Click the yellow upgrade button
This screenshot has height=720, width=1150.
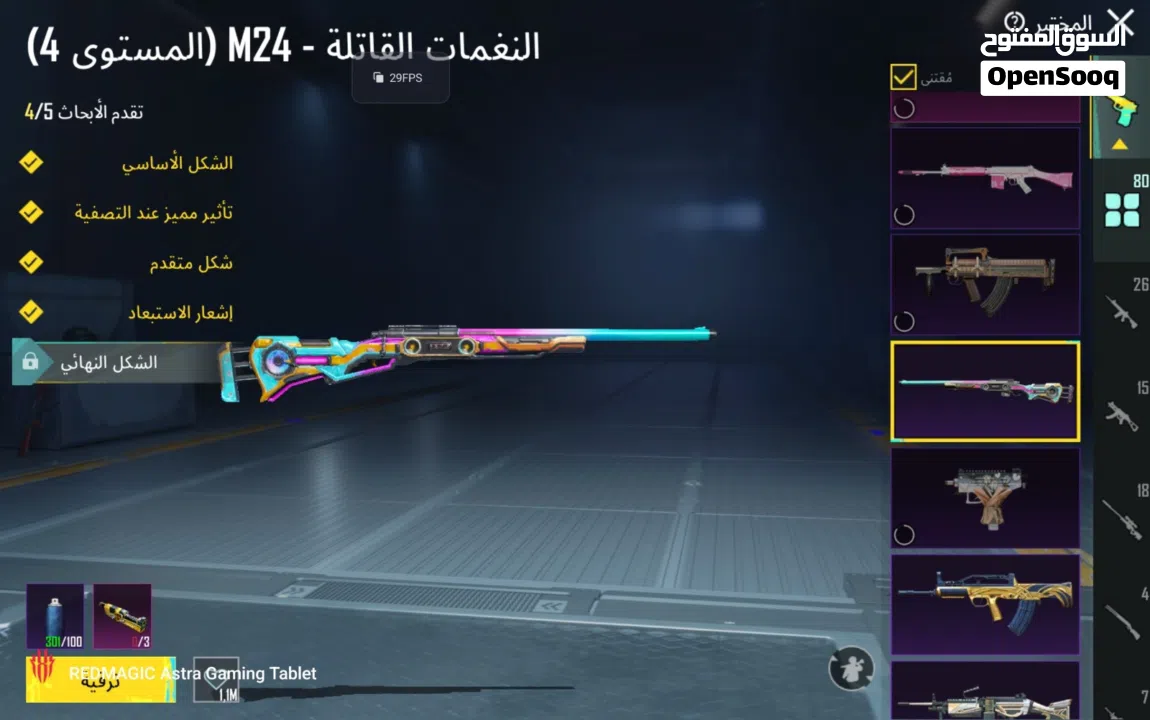click(100, 680)
